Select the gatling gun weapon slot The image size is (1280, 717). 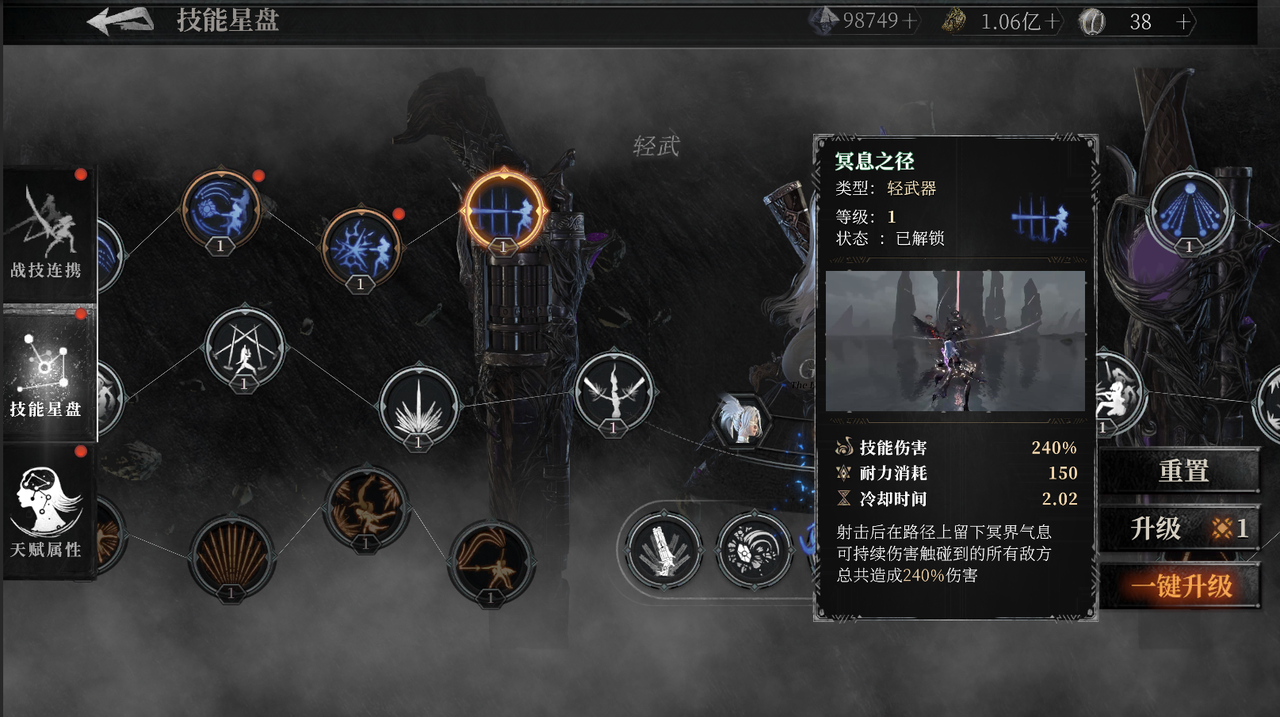(x=663, y=551)
